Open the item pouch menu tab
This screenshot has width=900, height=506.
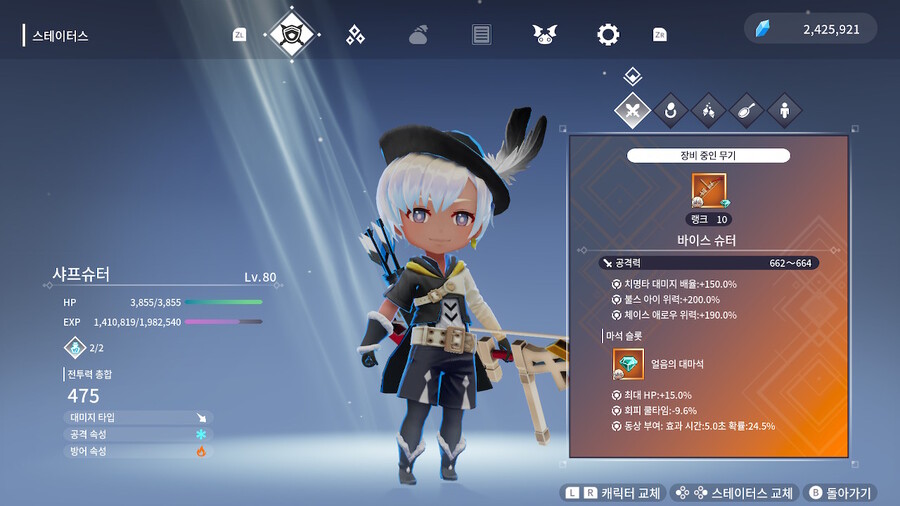pos(418,35)
